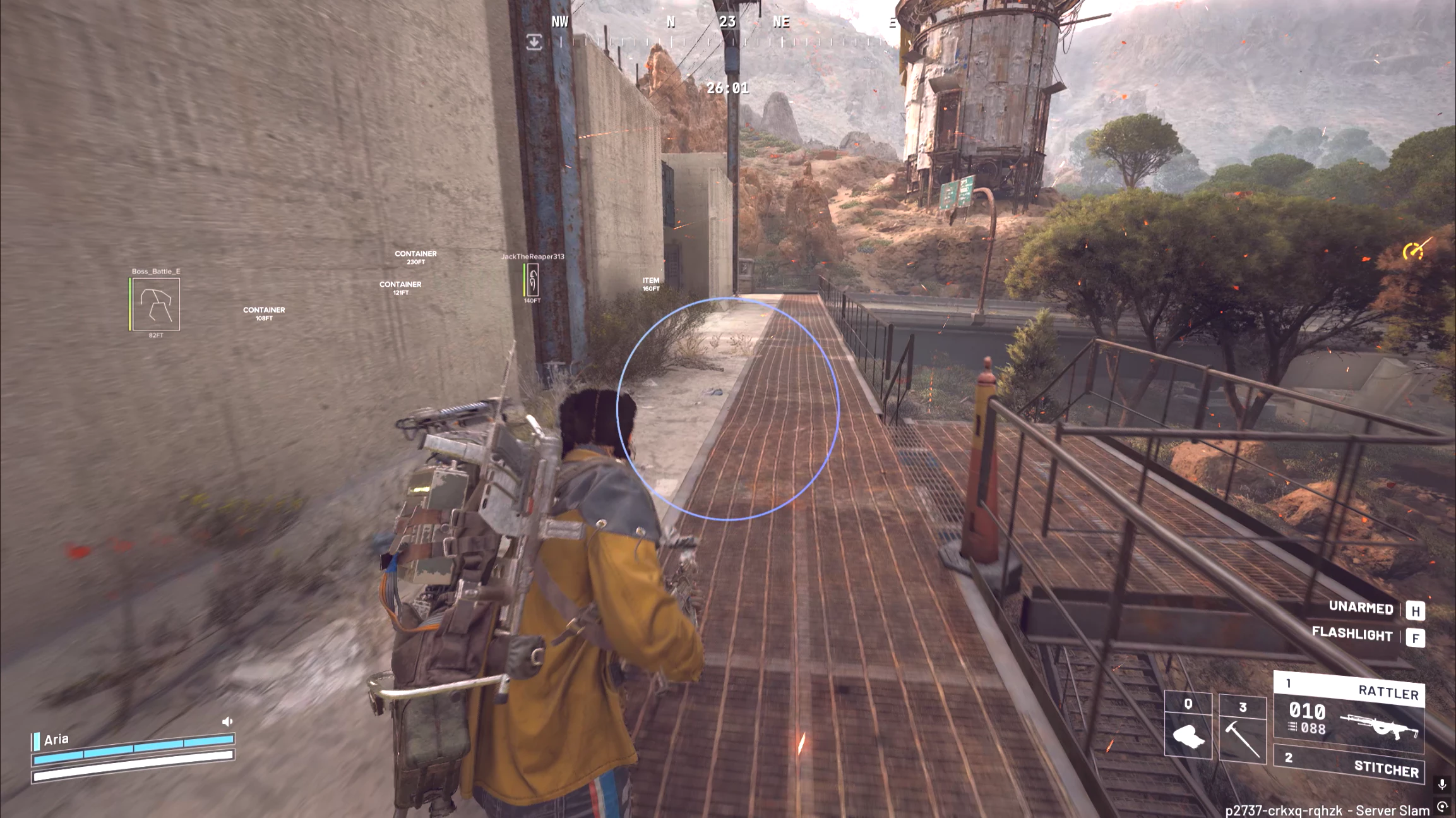Select the JackTheReaper313 teammate marker

click(532, 279)
